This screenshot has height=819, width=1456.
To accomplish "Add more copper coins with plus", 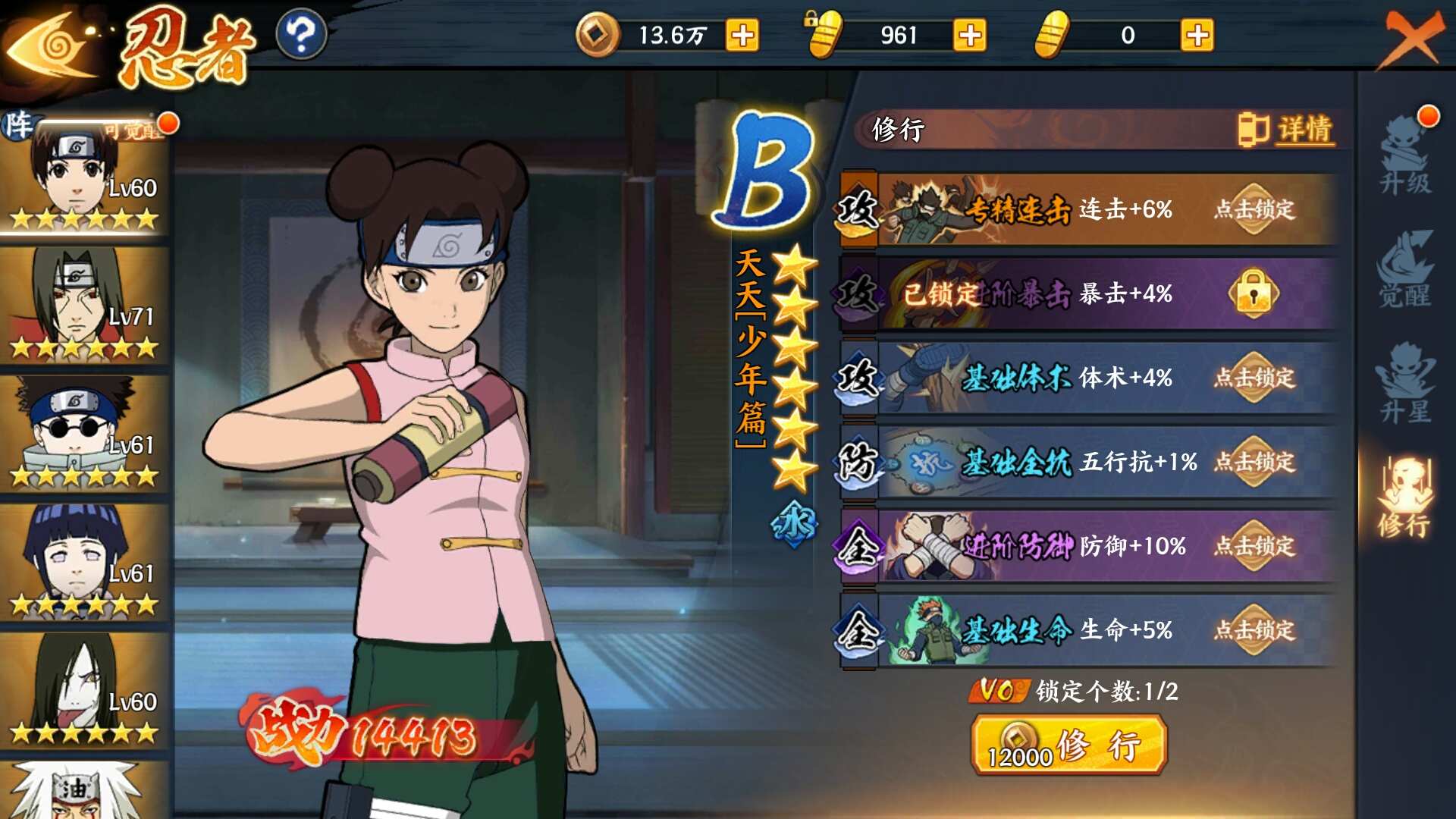I will pyautogui.click(x=742, y=35).
